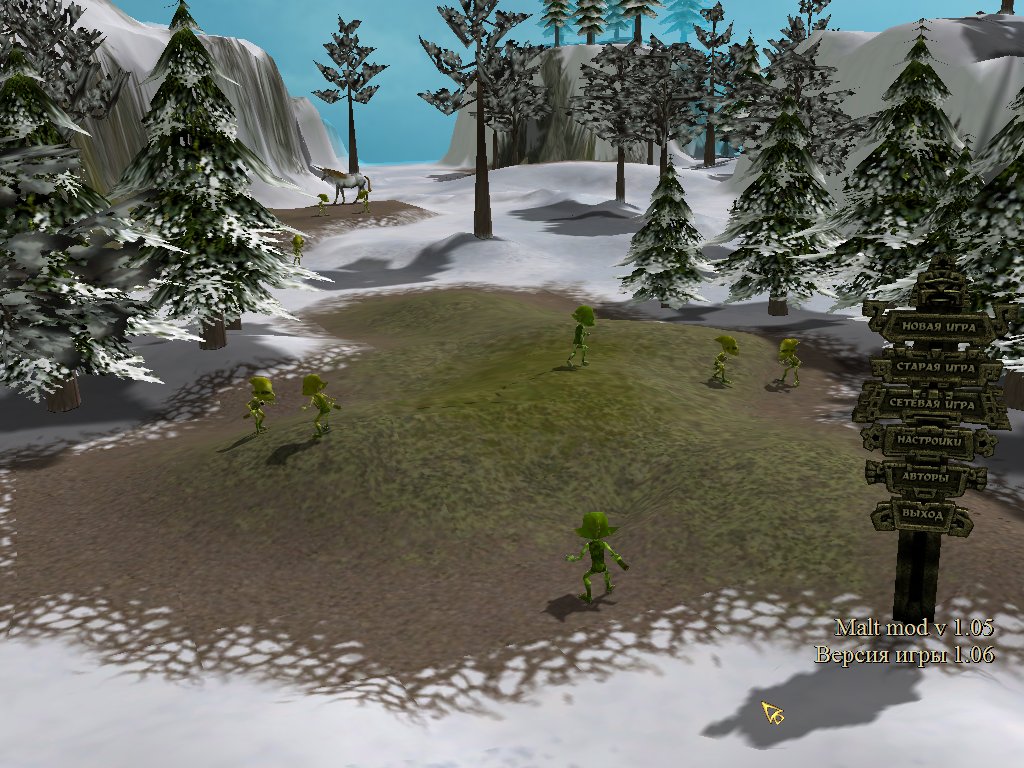Screen dimensions: 1024x768
Task: Choose Выход to quit the game
Action: 922,514
